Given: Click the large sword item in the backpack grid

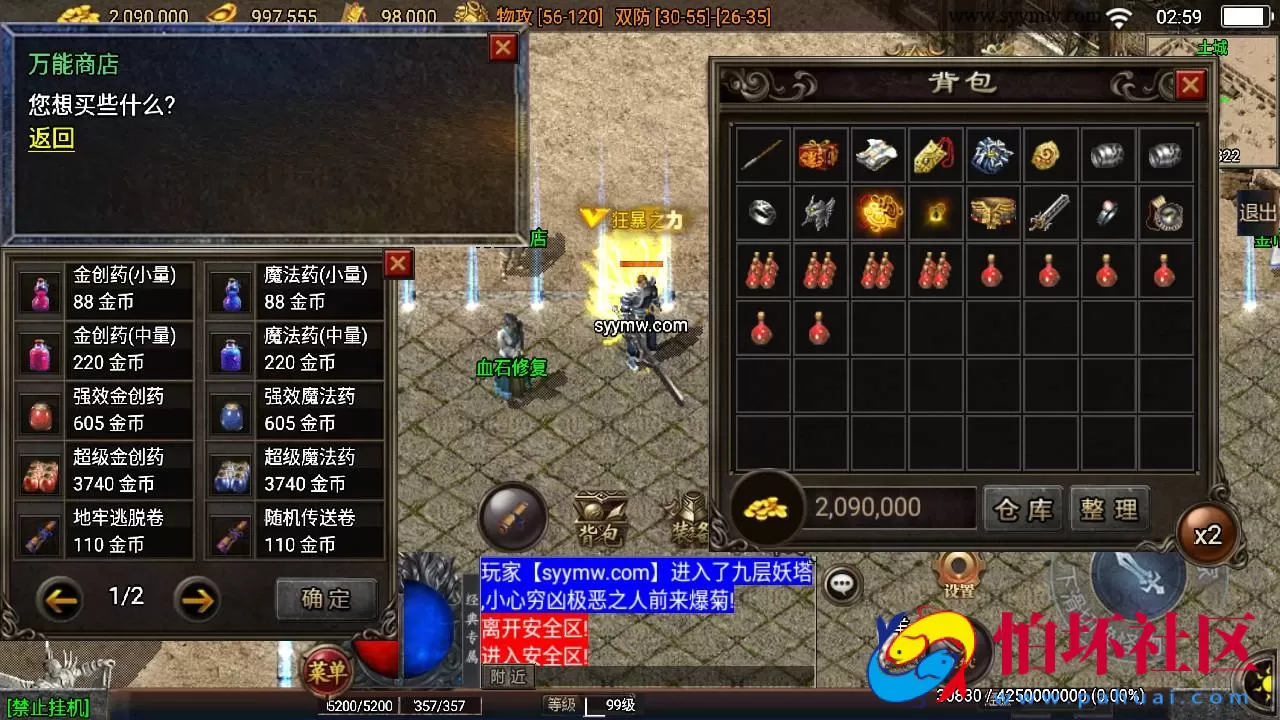Looking at the screenshot, I should [x=1050, y=212].
